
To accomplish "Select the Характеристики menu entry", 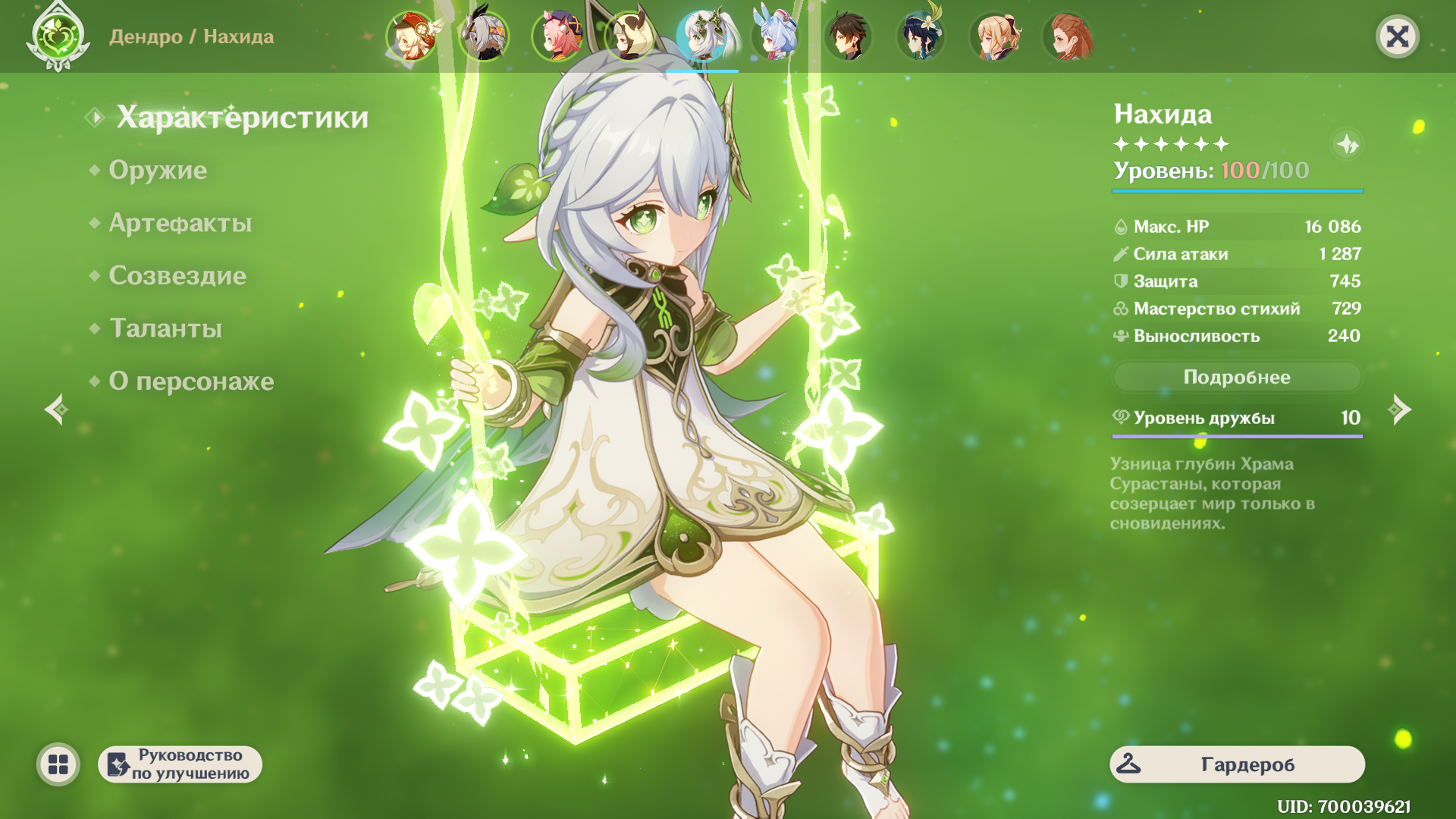I will pos(242,118).
